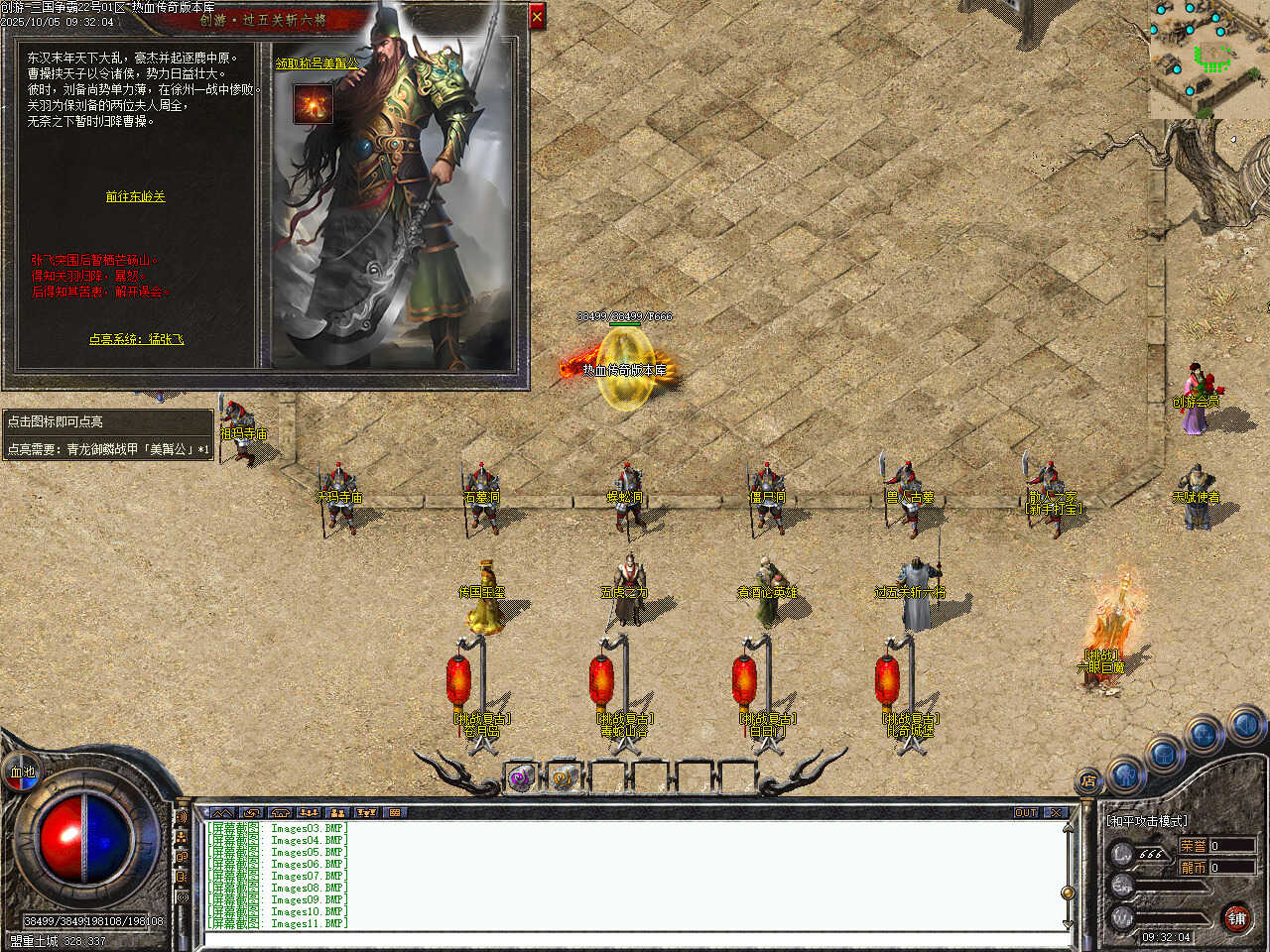Toggle the 和平攻击模式 attack mode label

(1146, 821)
